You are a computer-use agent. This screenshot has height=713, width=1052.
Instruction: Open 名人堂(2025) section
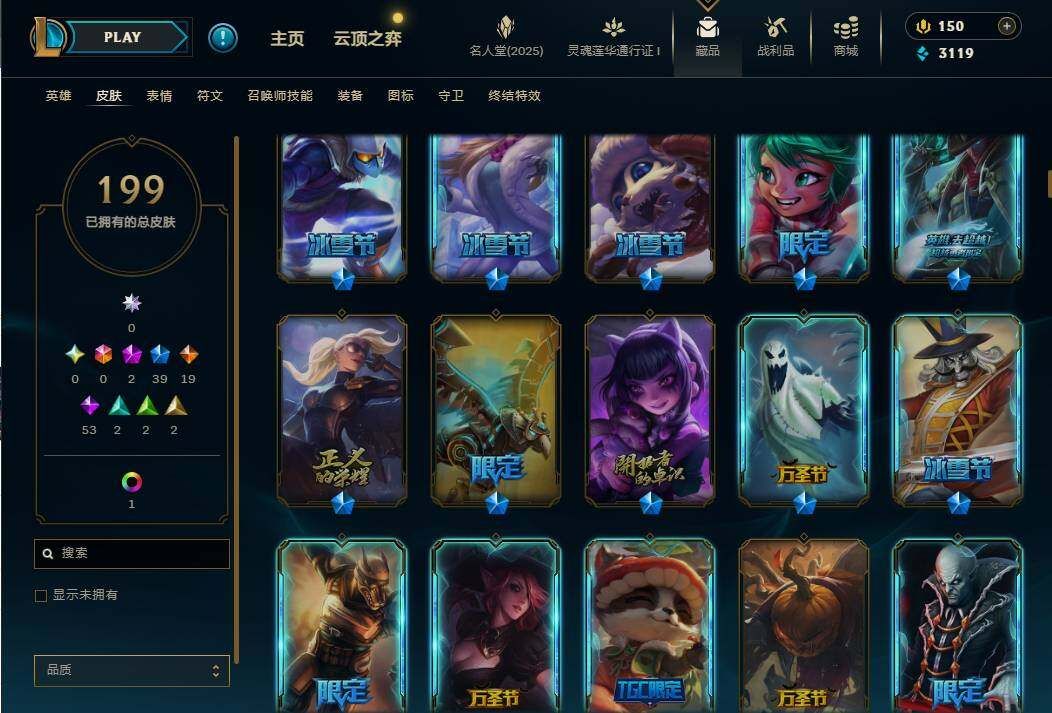pyautogui.click(x=506, y=37)
